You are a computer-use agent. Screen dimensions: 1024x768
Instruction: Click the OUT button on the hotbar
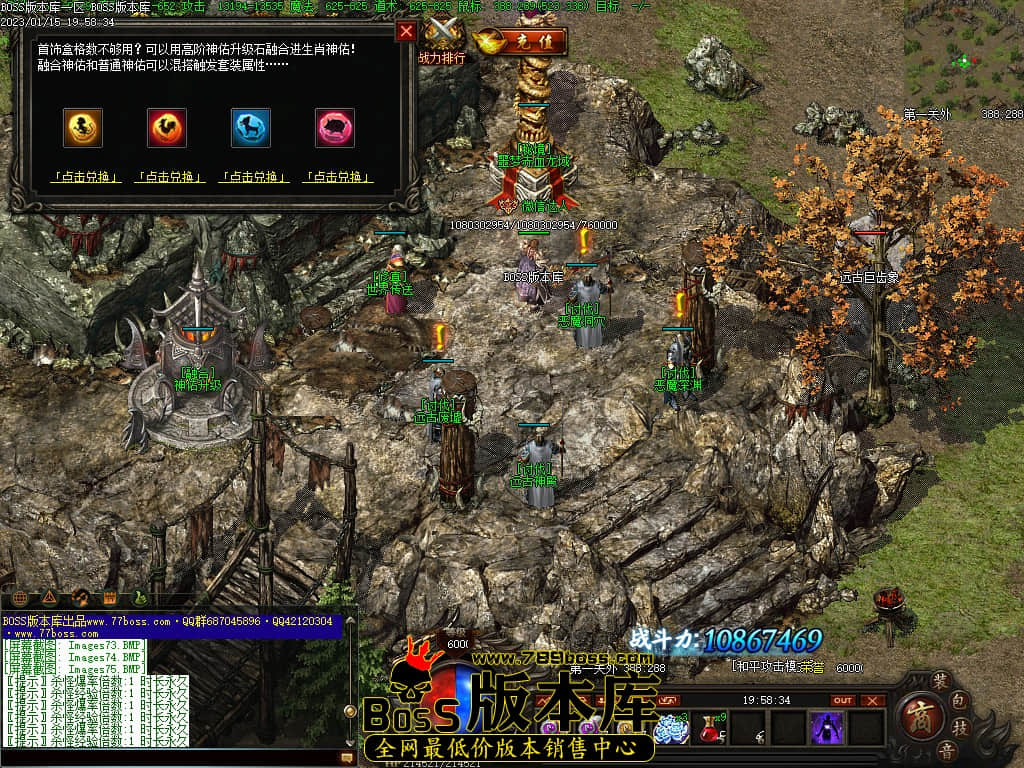(x=843, y=700)
